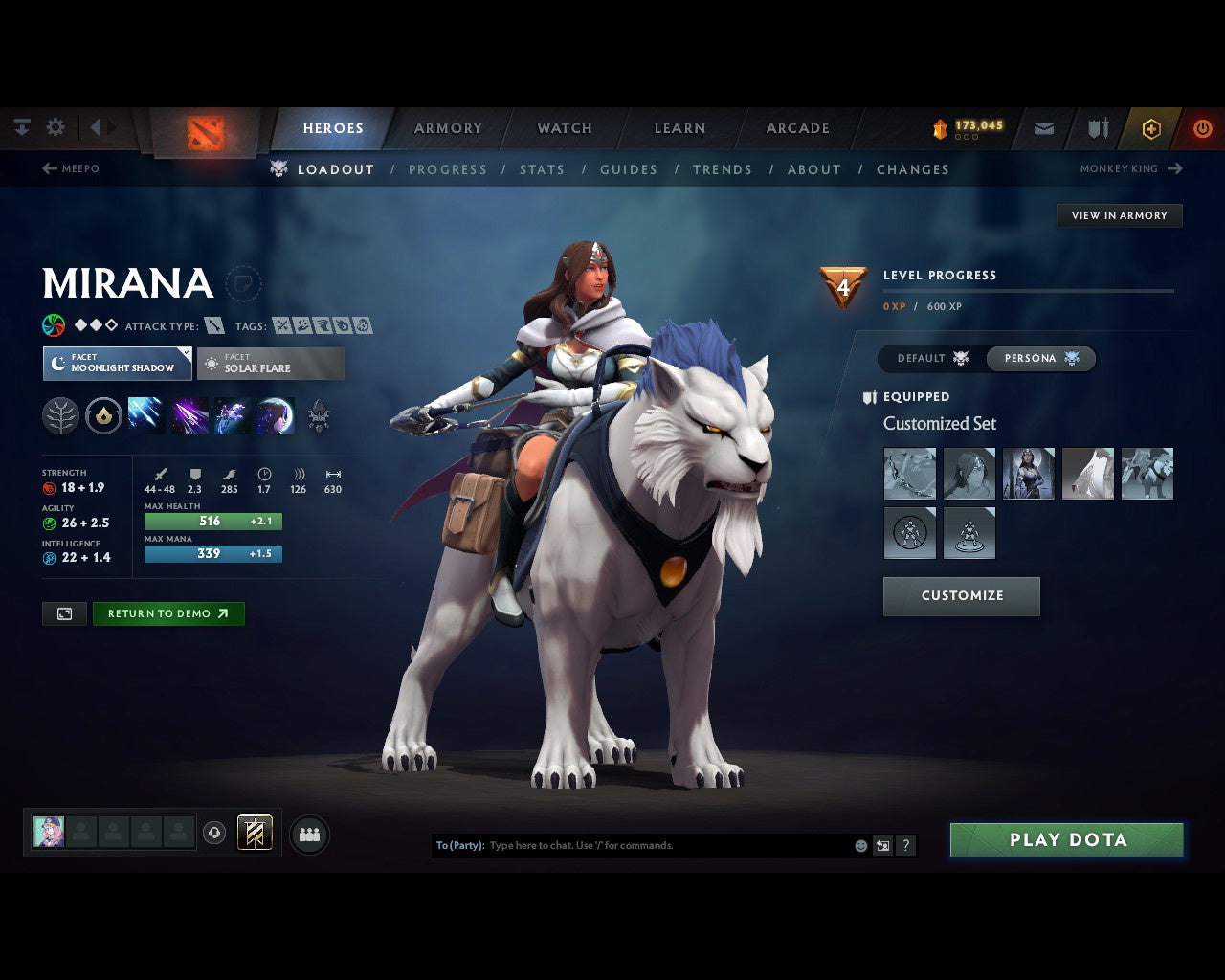Switch to the Default style toggle
This screenshot has width=1225, height=980.
pos(932,358)
